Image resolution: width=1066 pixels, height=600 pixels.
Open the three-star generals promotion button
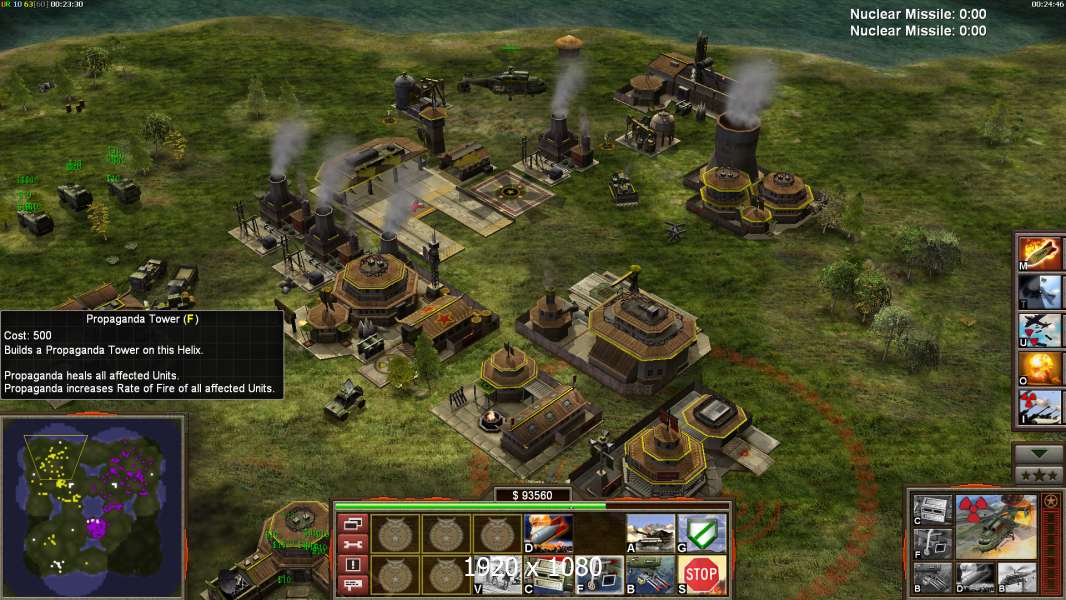coord(1038,474)
